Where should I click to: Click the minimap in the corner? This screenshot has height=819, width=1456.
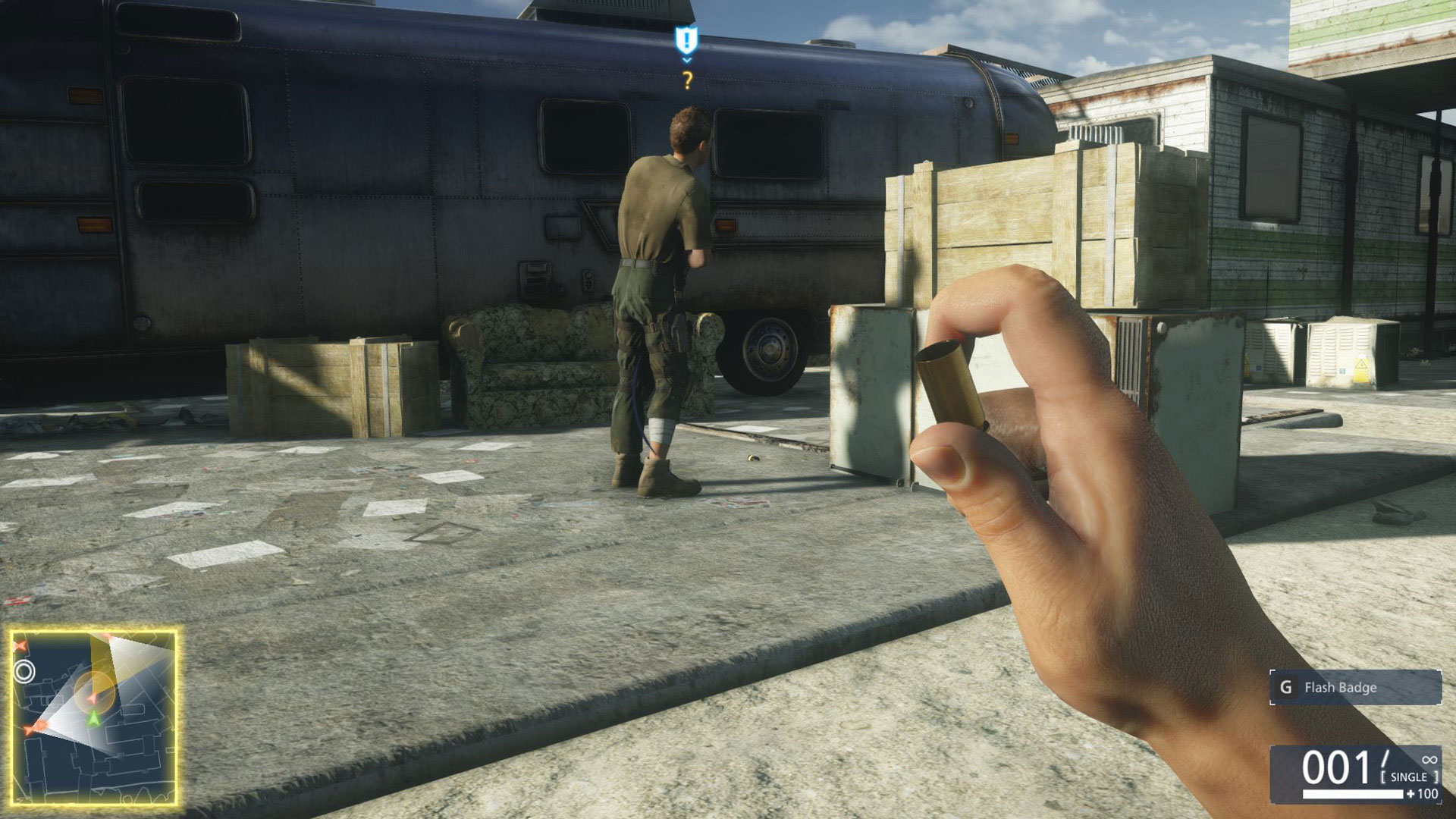[94, 716]
